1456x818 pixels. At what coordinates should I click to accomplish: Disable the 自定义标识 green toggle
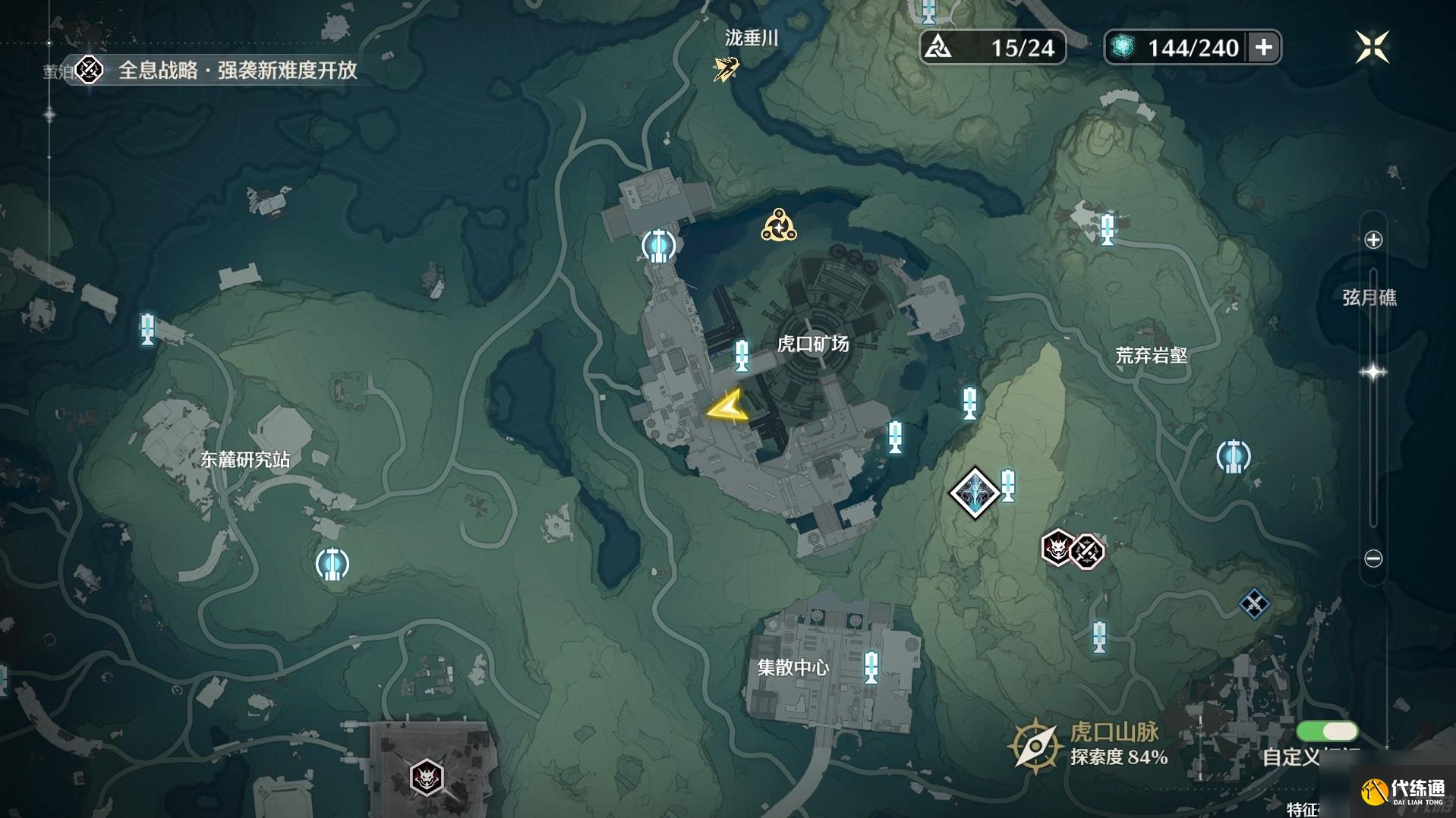point(1329,731)
